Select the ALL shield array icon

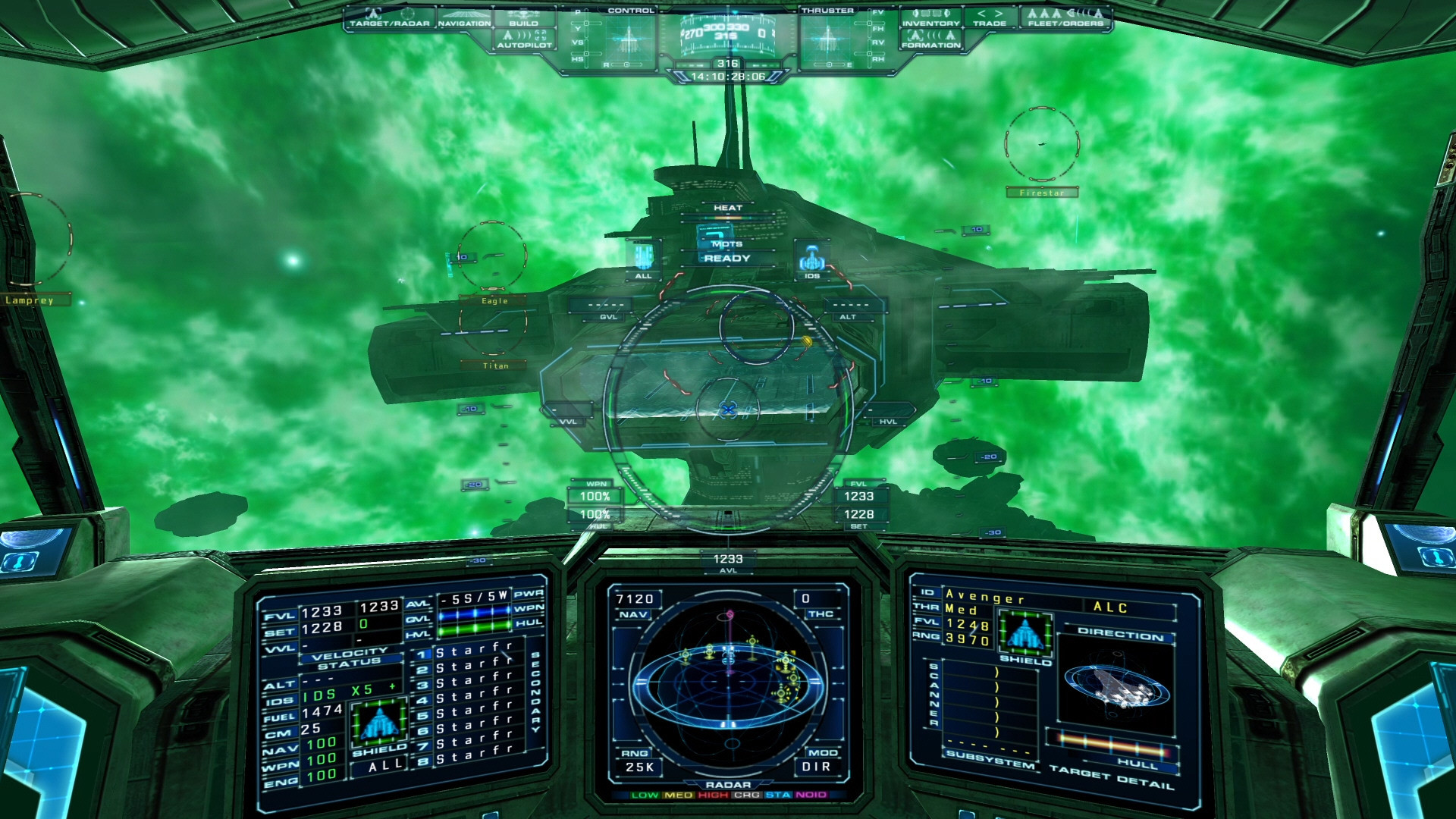(x=643, y=259)
